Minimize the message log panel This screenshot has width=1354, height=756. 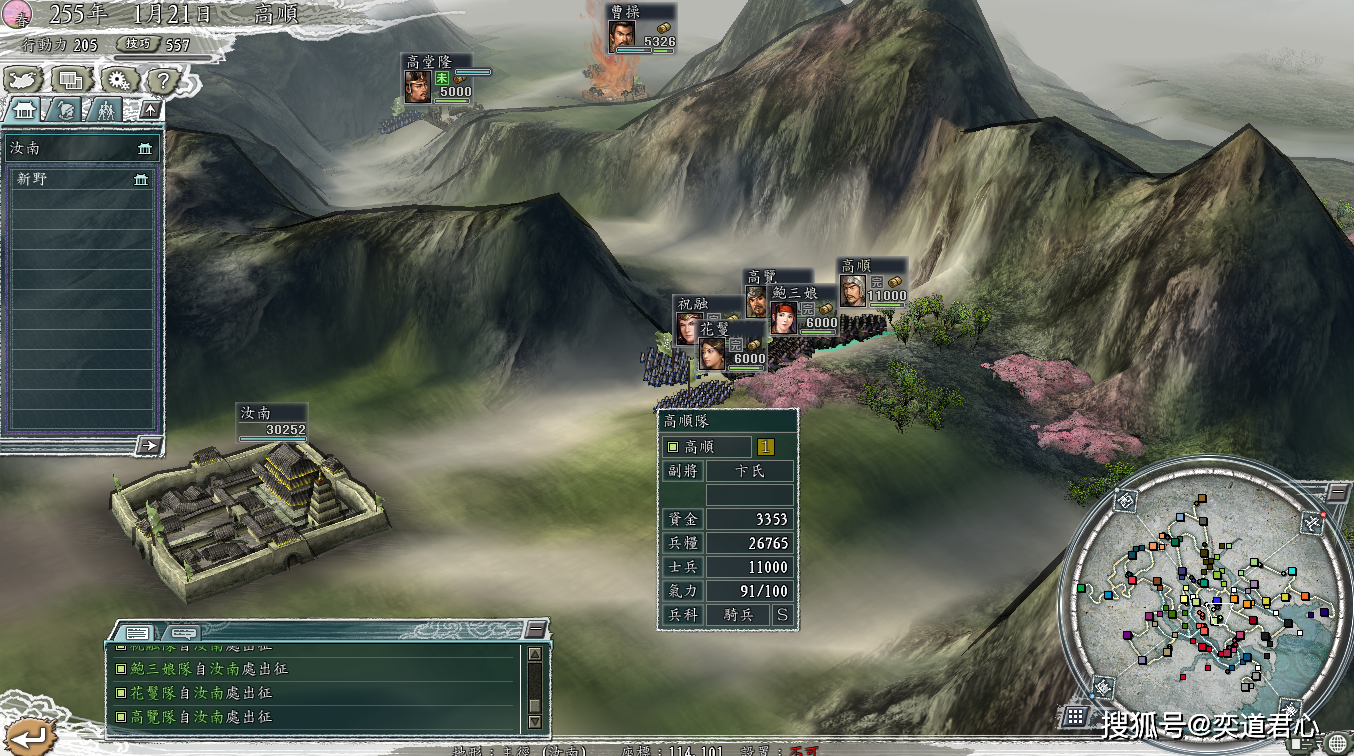pyautogui.click(x=536, y=629)
